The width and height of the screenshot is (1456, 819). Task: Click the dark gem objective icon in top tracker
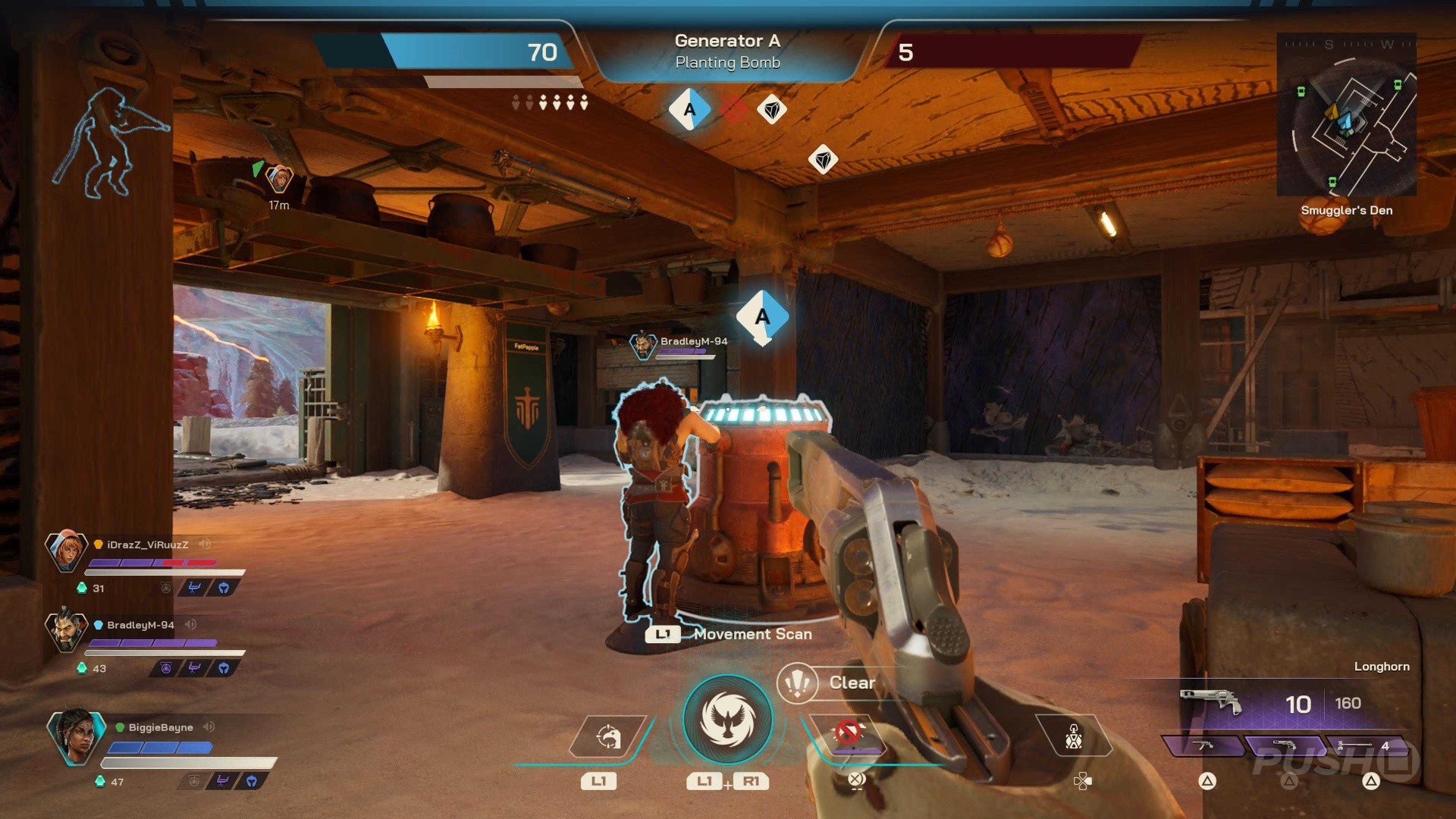tap(772, 110)
